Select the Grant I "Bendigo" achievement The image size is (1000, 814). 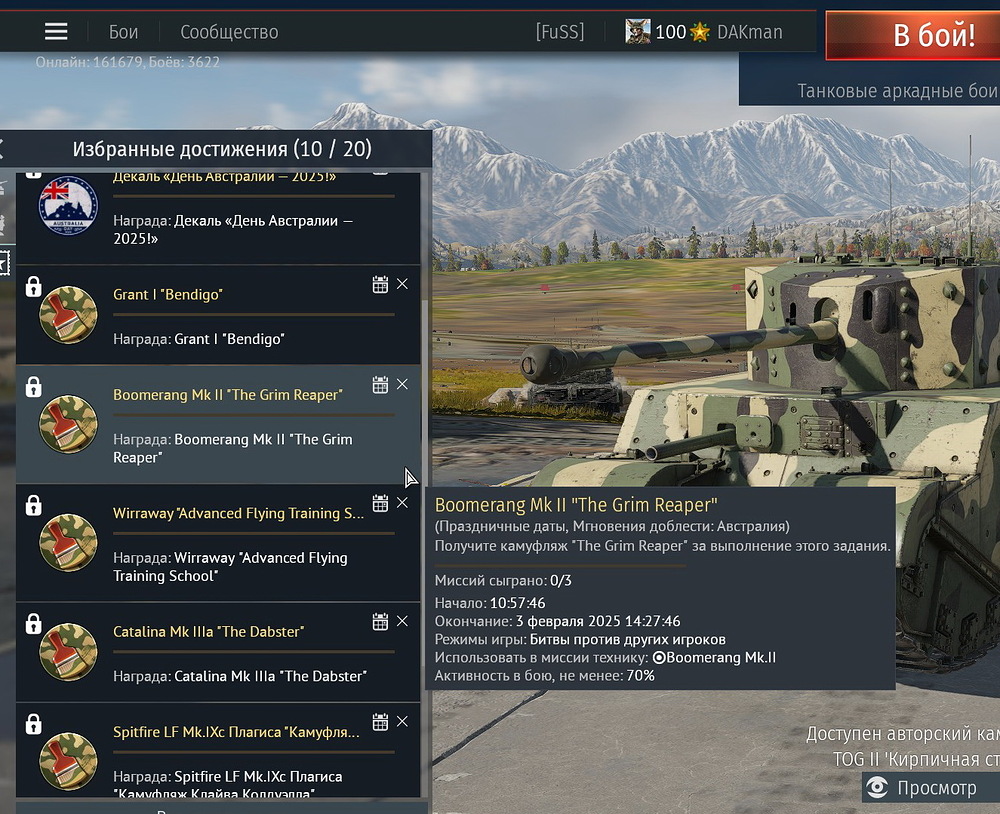[200, 315]
